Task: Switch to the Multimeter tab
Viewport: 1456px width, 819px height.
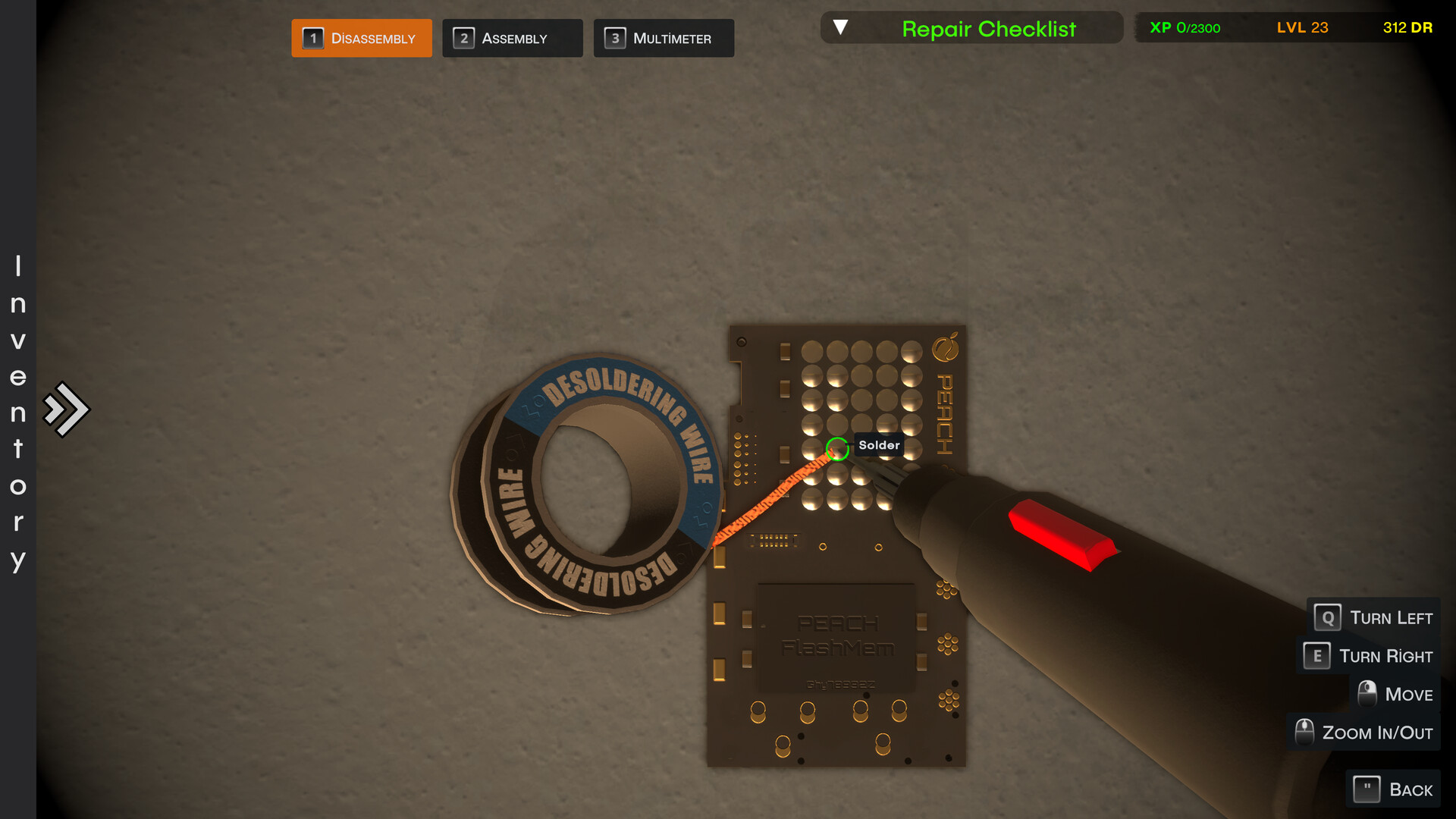Action: pos(664,38)
